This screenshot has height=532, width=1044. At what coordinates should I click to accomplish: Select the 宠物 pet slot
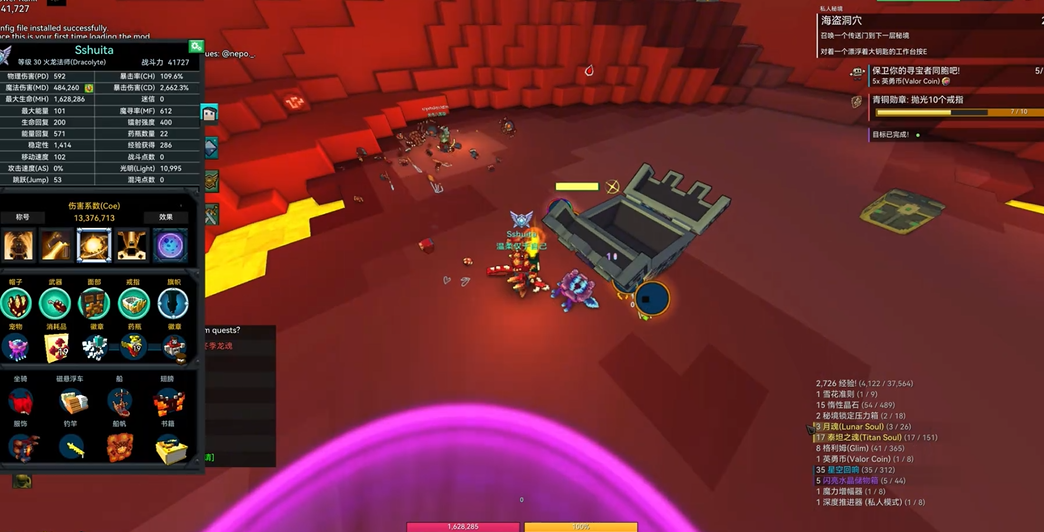tap(18, 347)
